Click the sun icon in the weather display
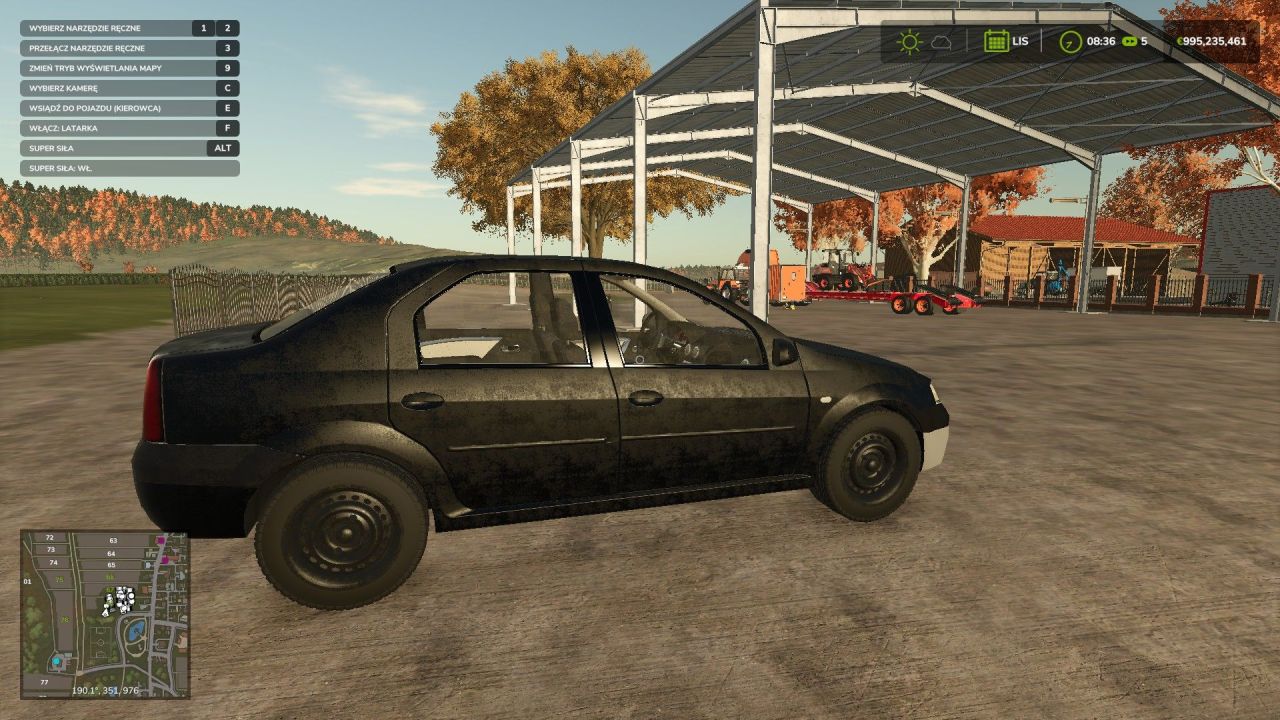 click(x=909, y=43)
